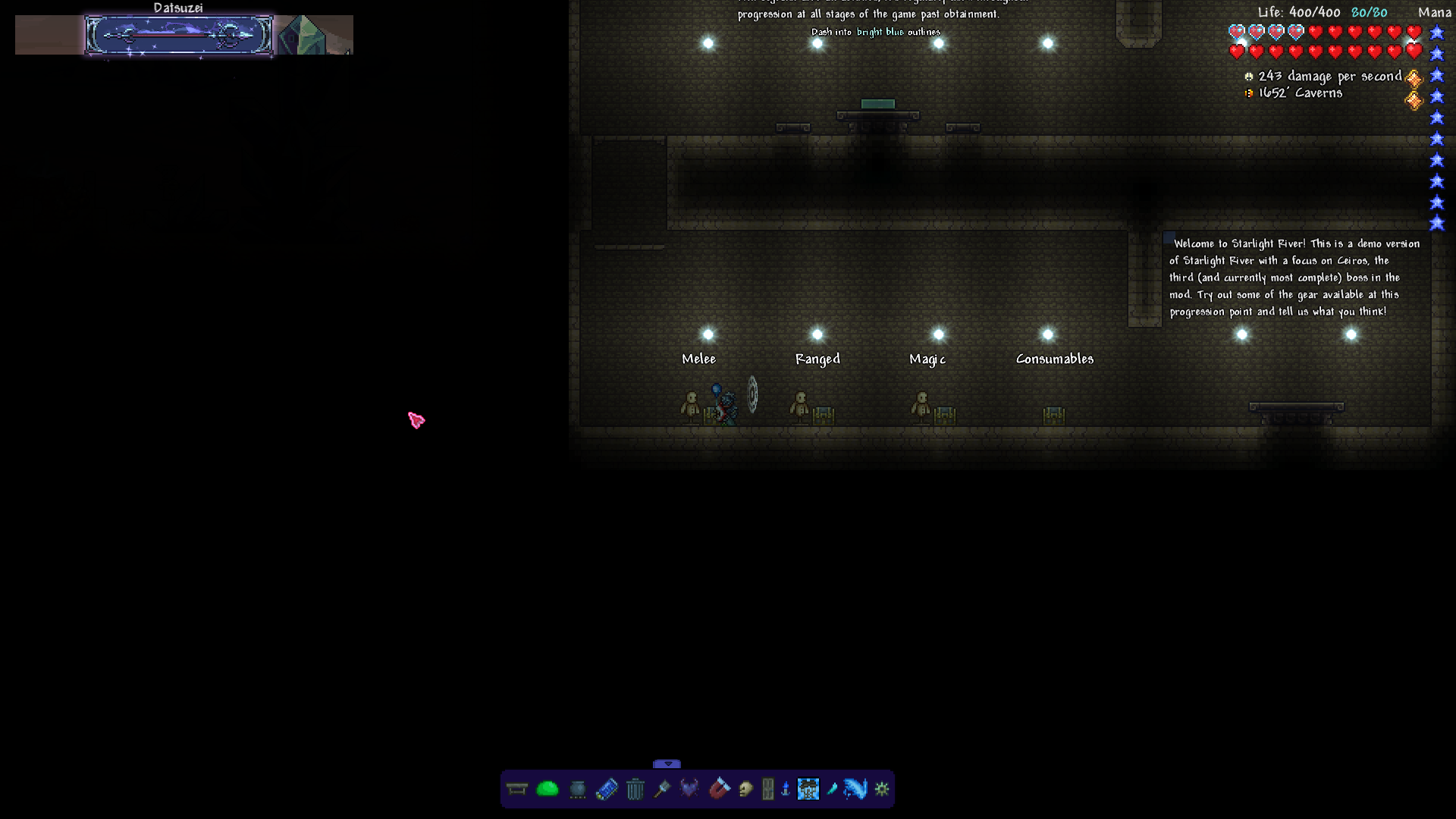Expand the pencil wand tool options
This screenshot has width=1456, height=819.
(x=832, y=789)
